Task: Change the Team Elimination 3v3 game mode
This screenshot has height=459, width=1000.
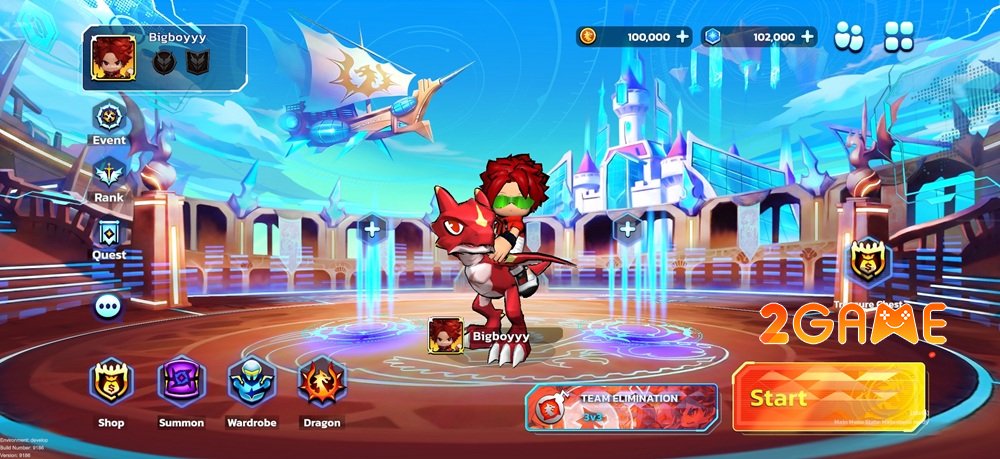Action: pos(621,405)
